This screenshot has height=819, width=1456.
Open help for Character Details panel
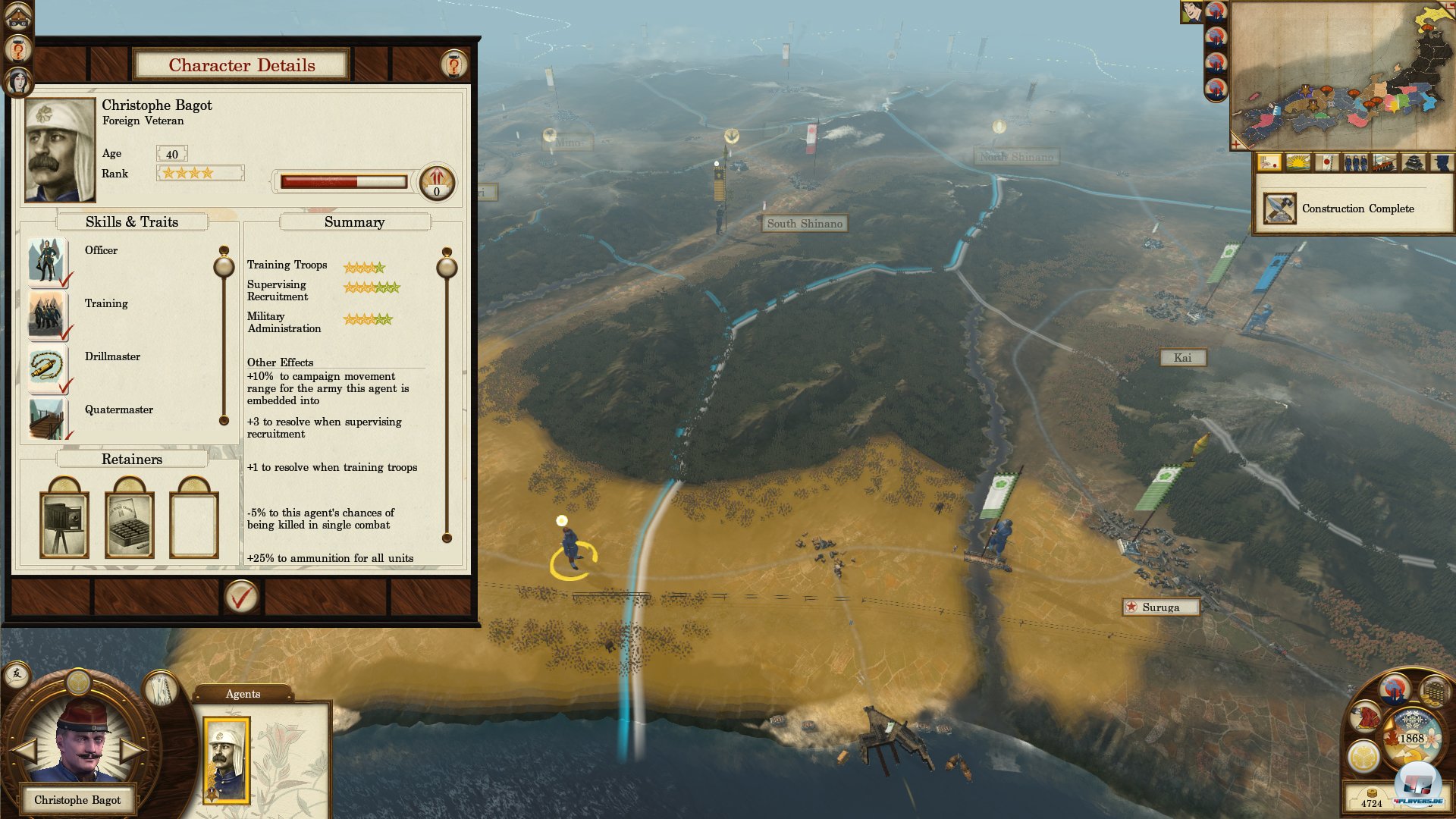pos(453,65)
